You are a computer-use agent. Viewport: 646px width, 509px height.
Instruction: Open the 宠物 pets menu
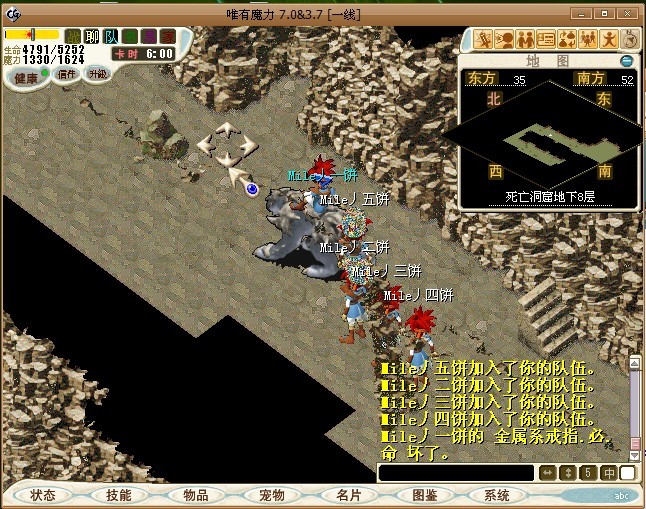[271, 495]
